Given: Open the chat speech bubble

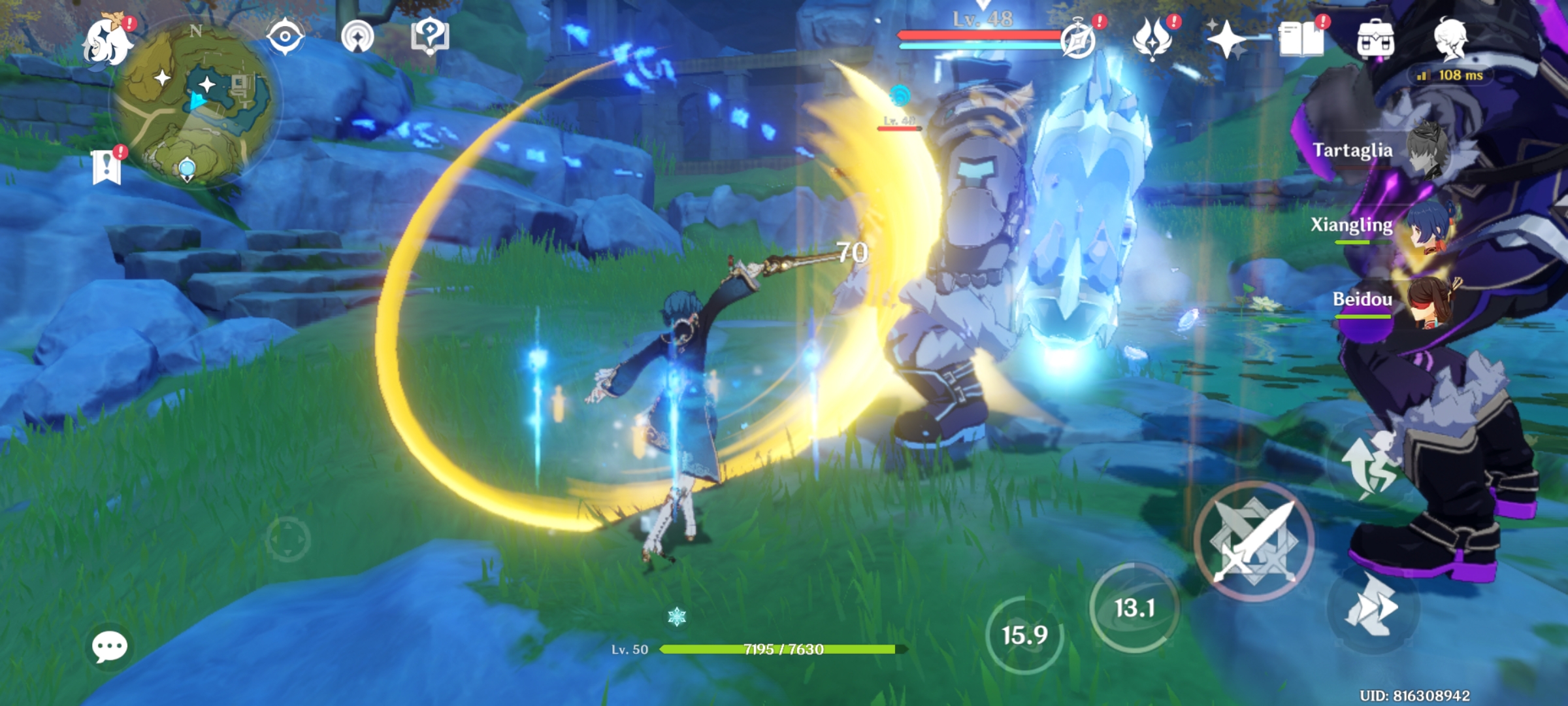Looking at the screenshot, I should point(109,647).
